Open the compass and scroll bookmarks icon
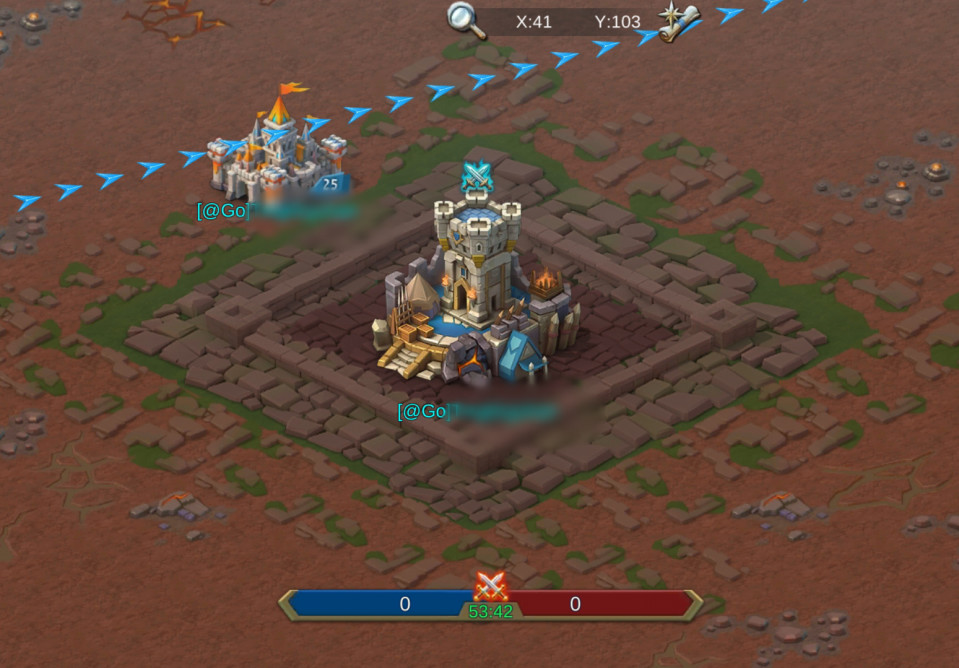The height and width of the screenshot is (668, 959). coord(679,21)
